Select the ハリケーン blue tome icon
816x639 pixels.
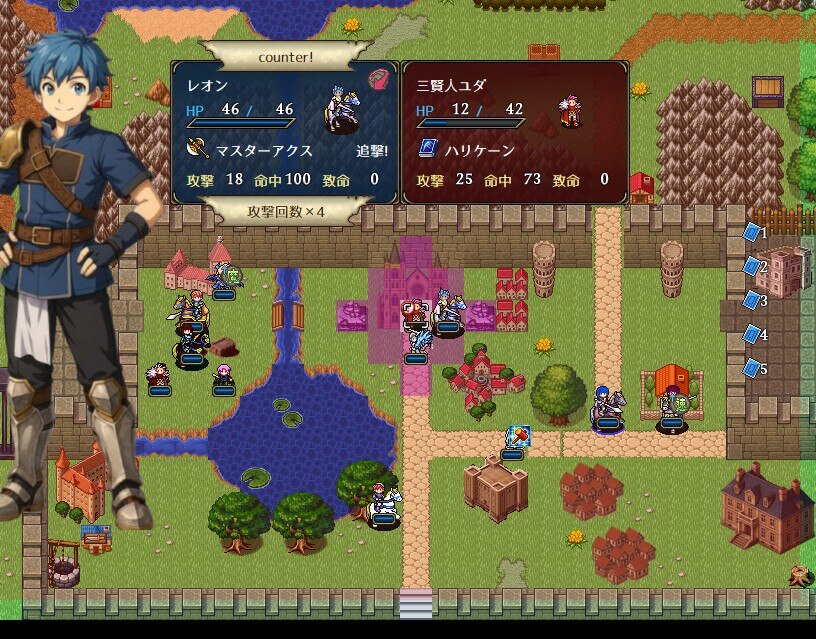tap(428, 150)
